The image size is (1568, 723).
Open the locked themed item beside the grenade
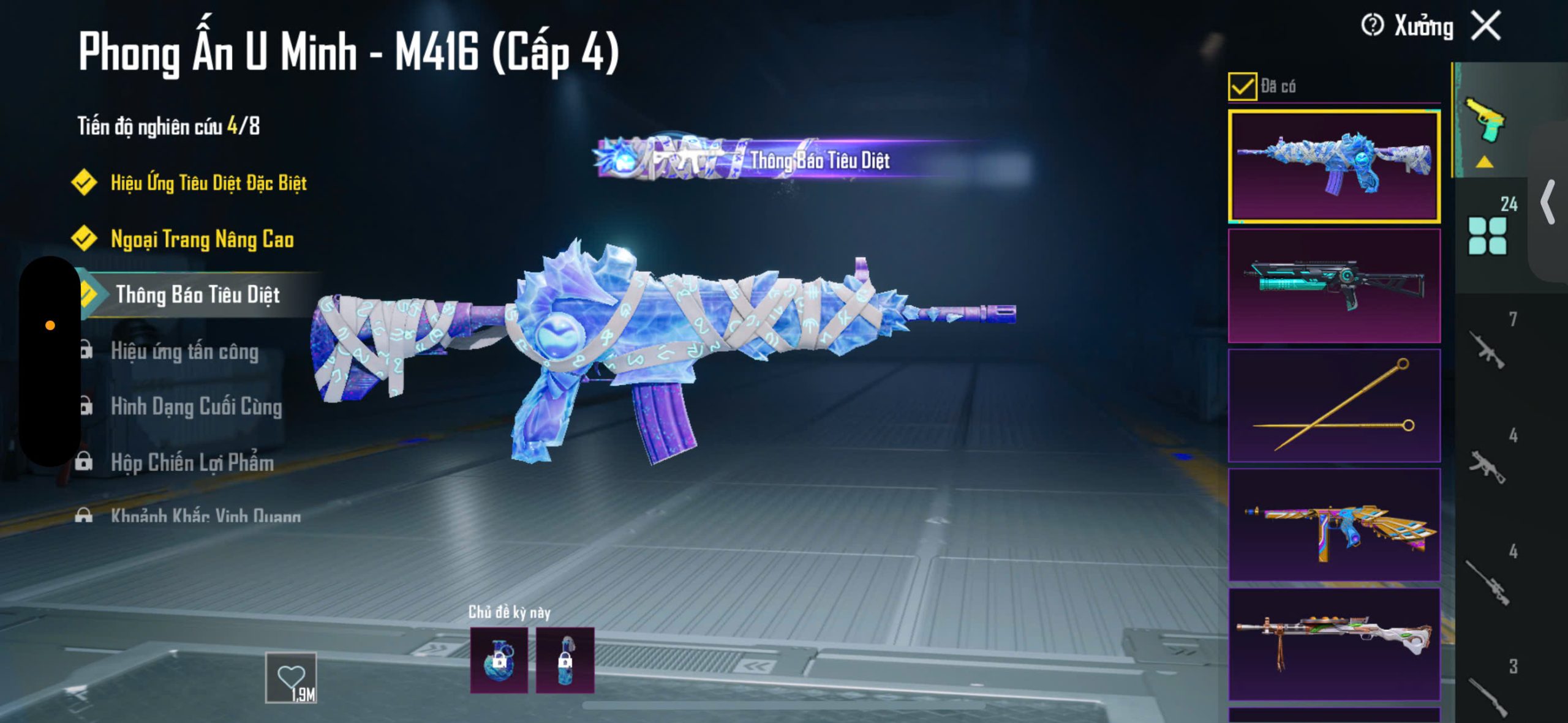pos(565,660)
